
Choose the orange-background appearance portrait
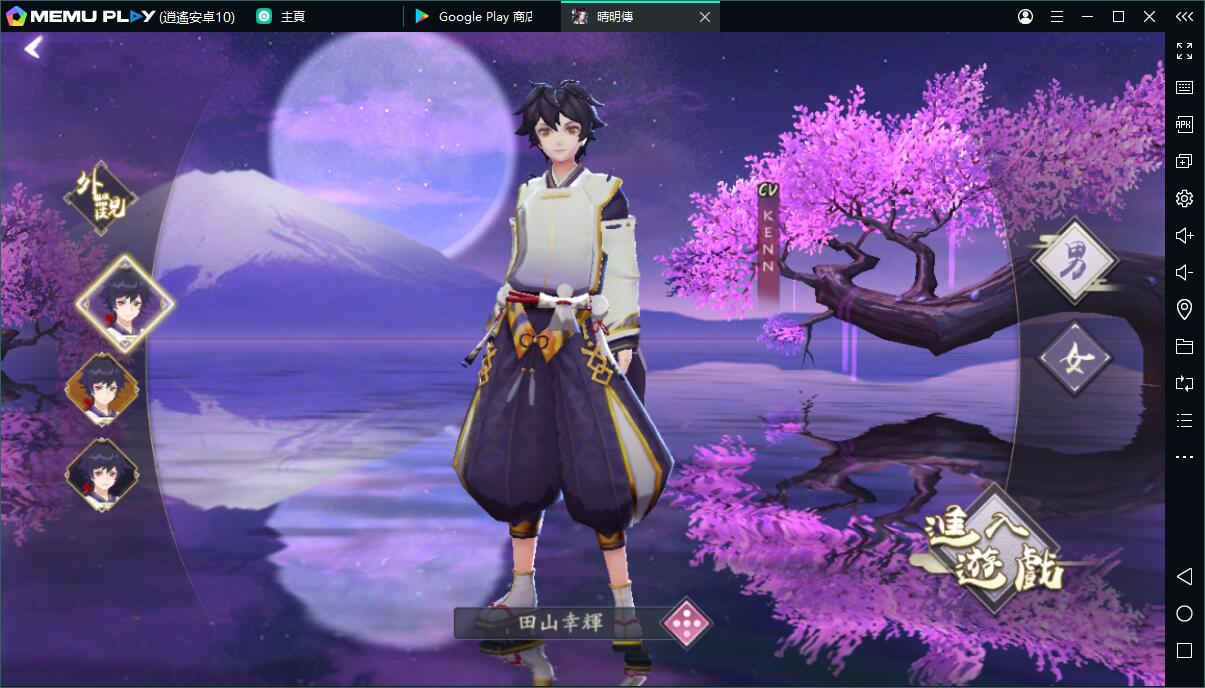[102, 390]
